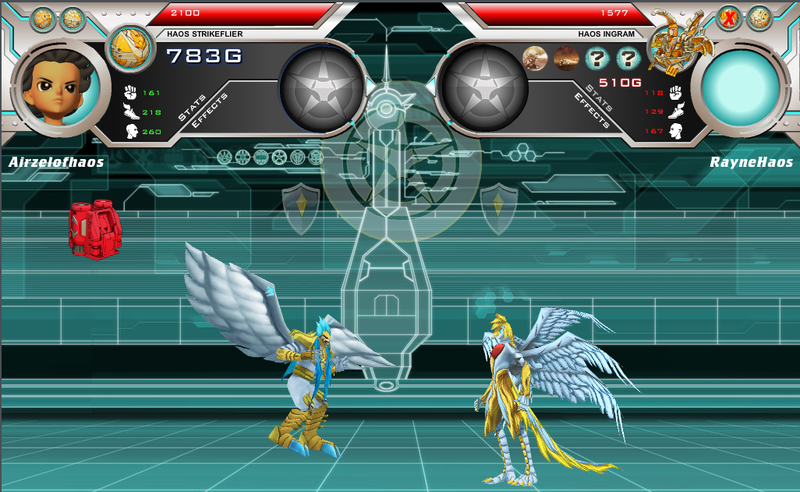800x492 pixels.
Task: Activate the star emblem on Airzelofhaos's panel
Action: pyautogui.click(x=321, y=88)
